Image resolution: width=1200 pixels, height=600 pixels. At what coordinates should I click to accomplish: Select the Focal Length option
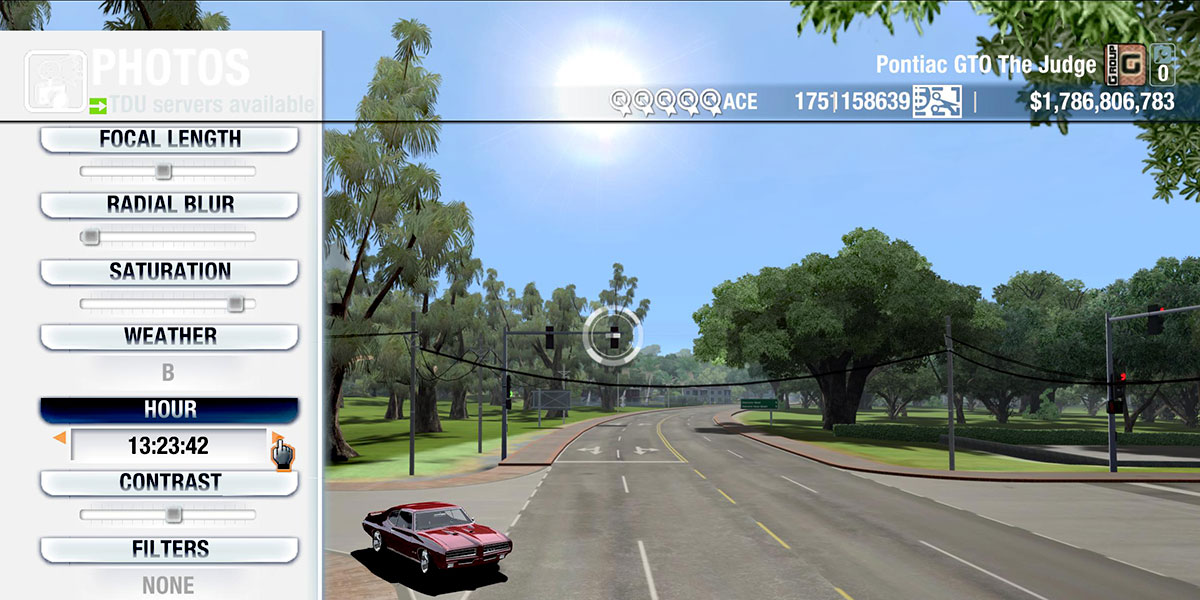pos(169,140)
